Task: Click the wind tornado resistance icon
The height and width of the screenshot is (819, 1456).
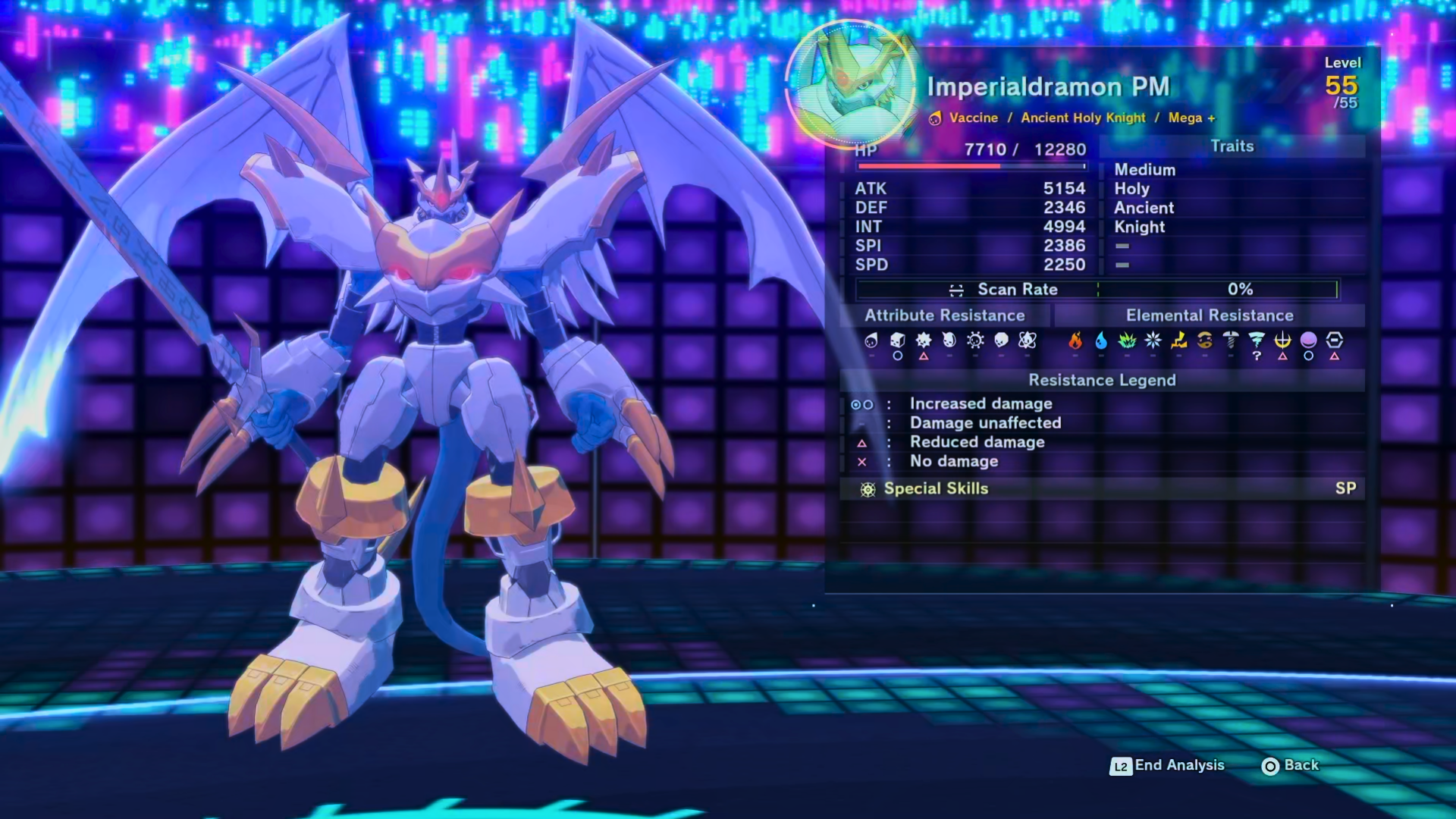Action: [x=1257, y=340]
